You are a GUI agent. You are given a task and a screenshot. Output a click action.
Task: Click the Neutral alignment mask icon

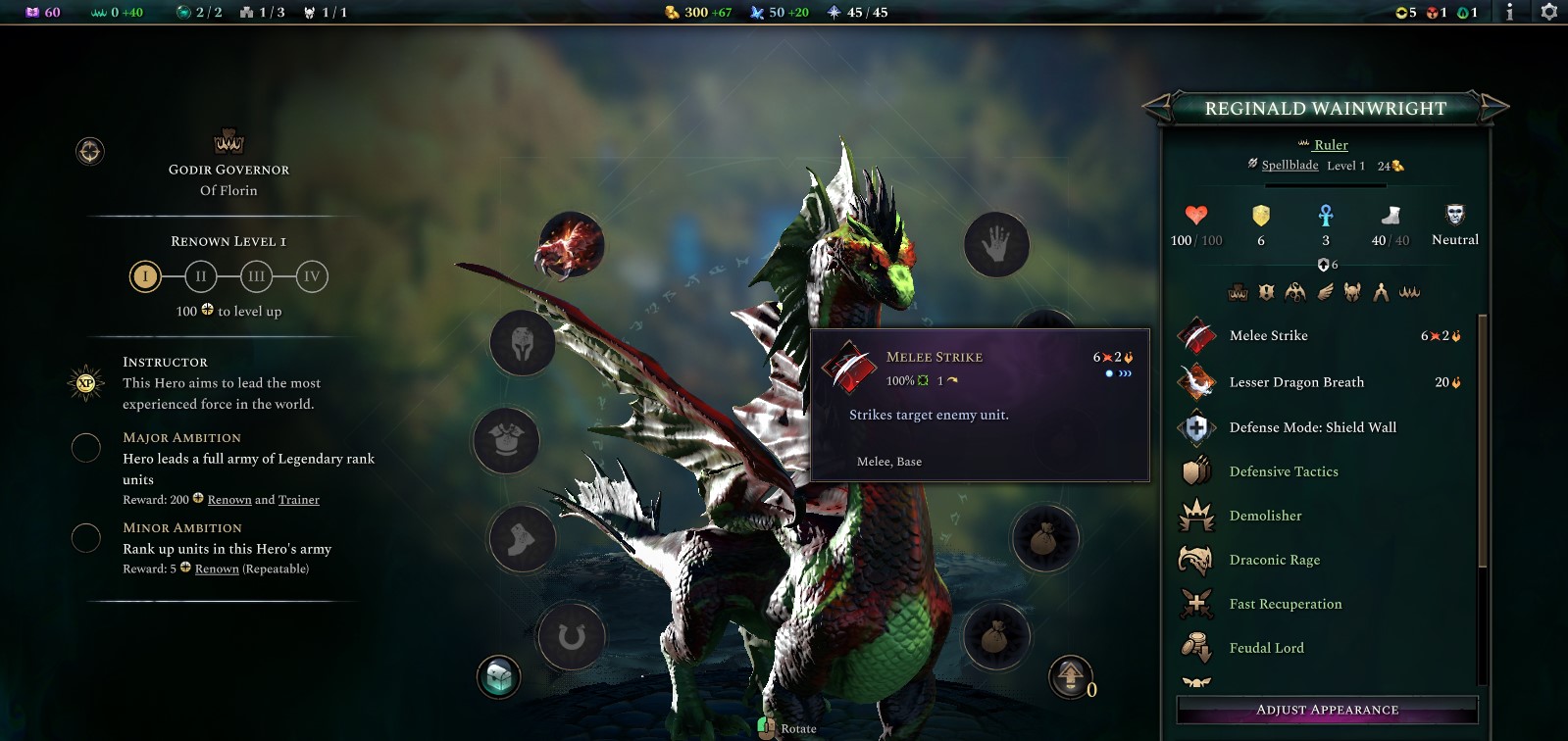1454,216
